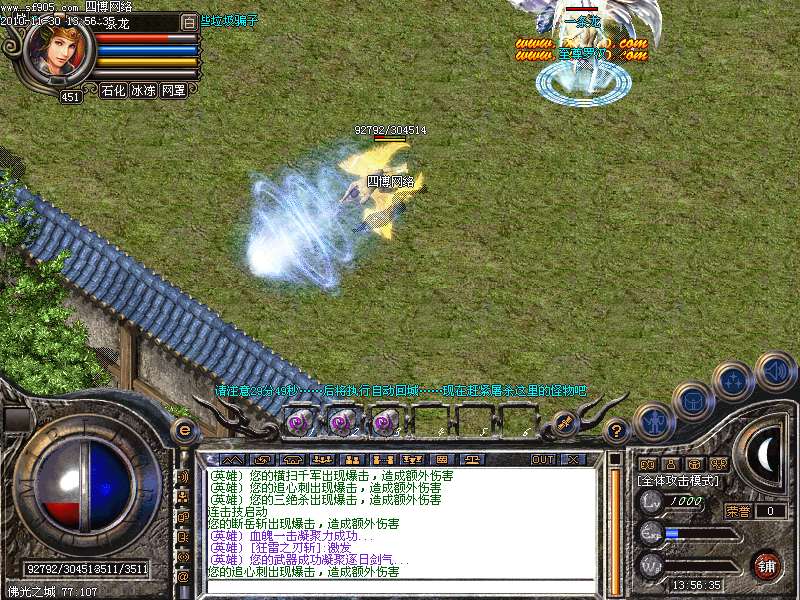Use the purple swirl item in belt slot 1
Viewport: 800px width, 600px height.
tap(298, 423)
